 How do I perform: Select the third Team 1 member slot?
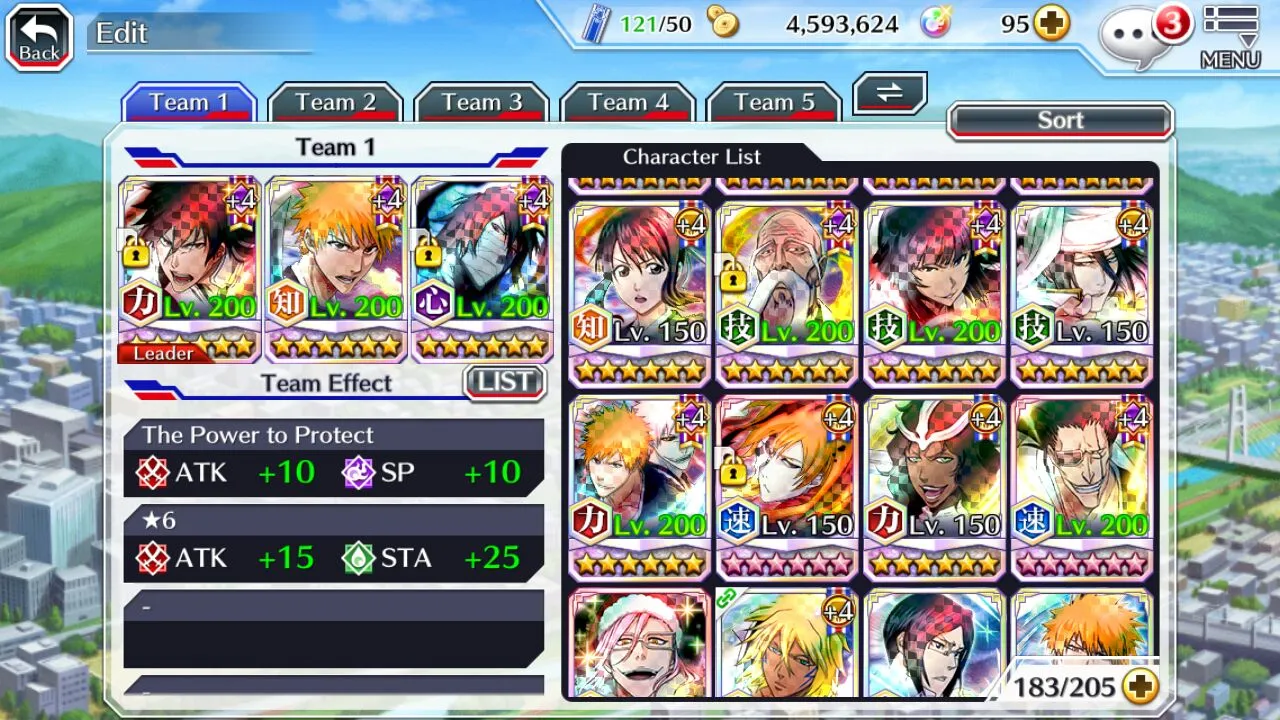pos(481,268)
